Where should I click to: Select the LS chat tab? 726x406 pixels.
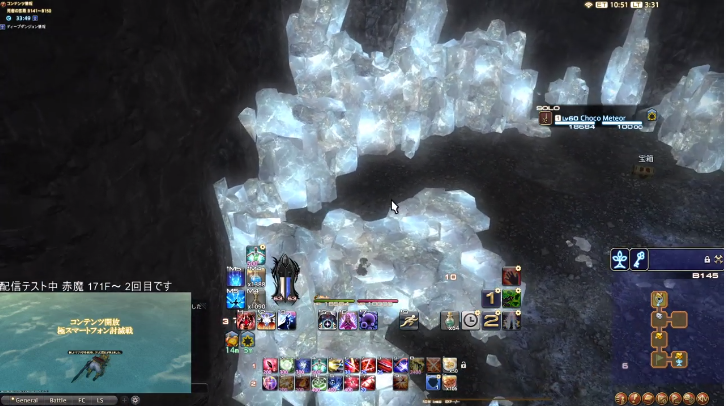[101, 399]
